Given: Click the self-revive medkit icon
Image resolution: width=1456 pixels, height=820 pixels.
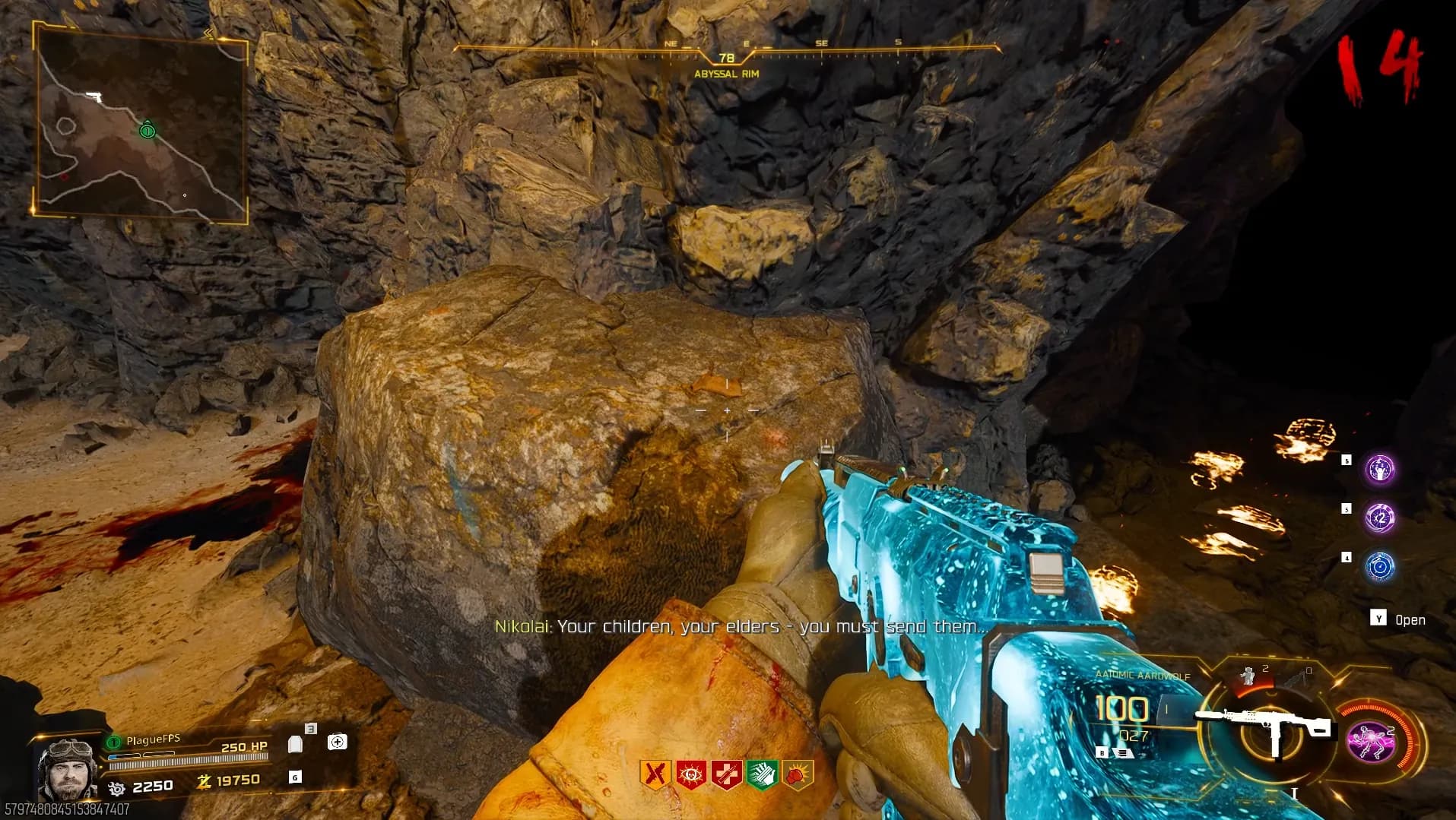Looking at the screenshot, I should 337,742.
